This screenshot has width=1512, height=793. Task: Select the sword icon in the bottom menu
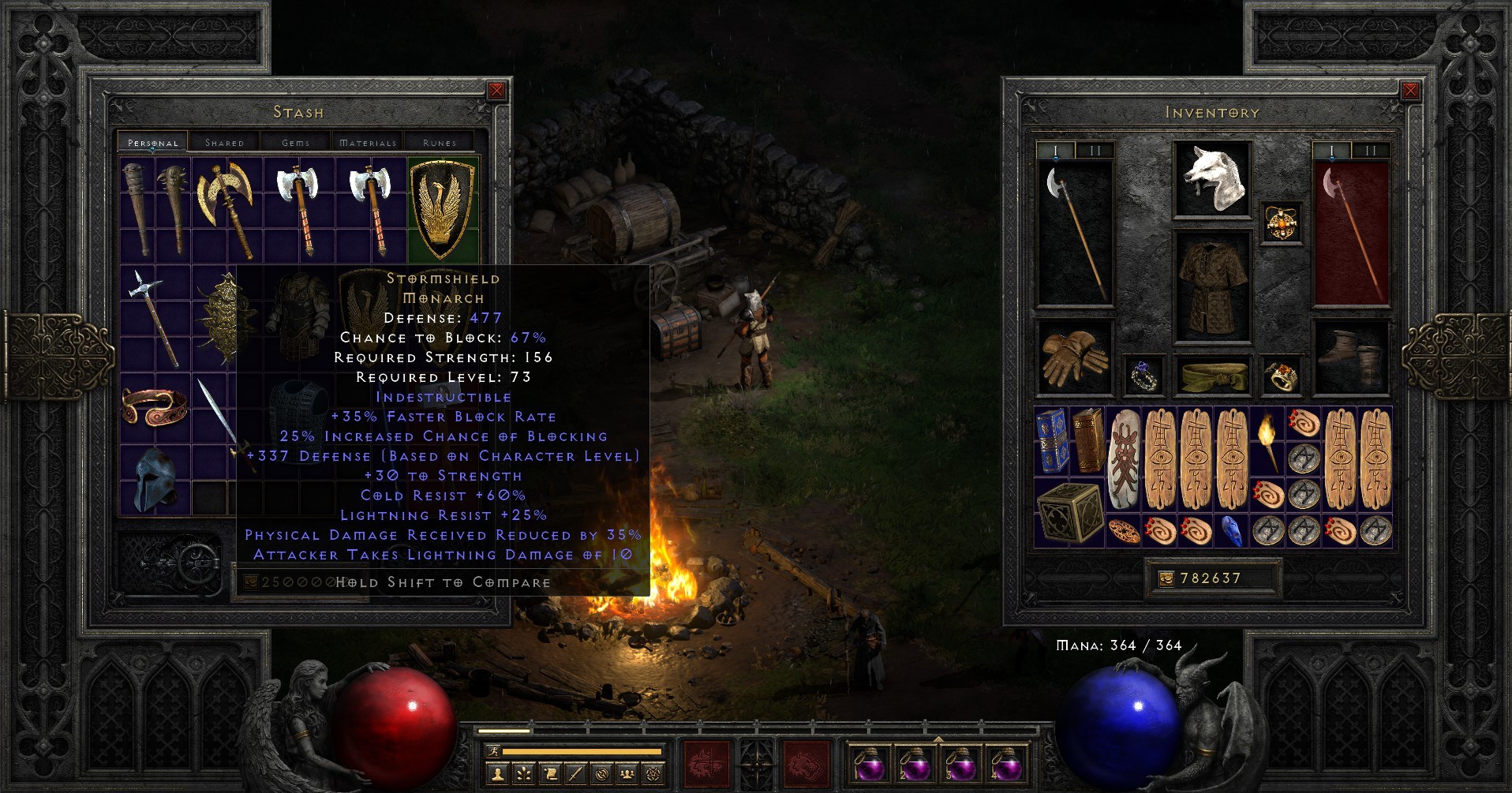coord(575,775)
